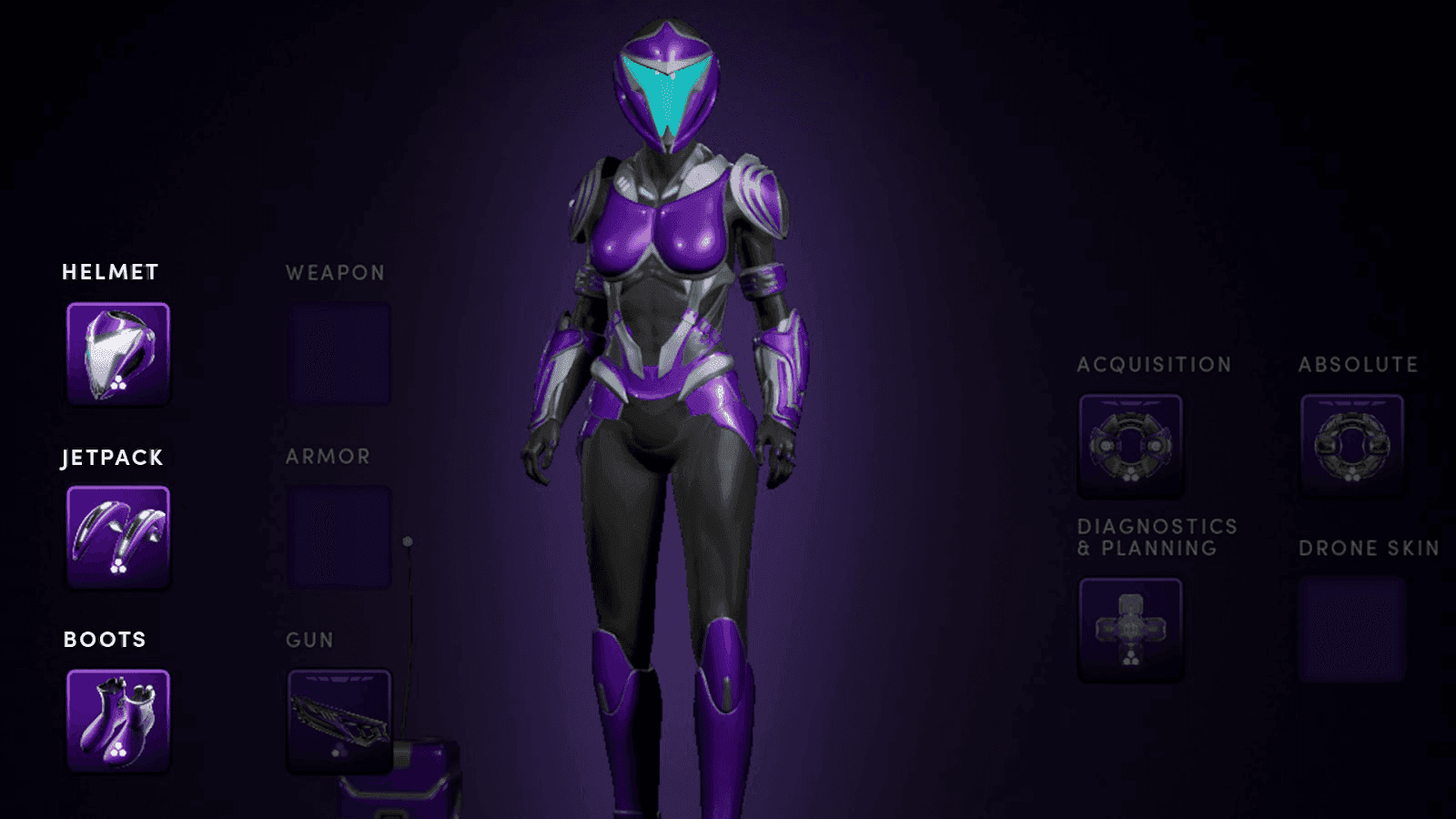The image size is (1456, 819).
Task: Choose the Diagnostics & Planning slot
Action: (x=1130, y=630)
